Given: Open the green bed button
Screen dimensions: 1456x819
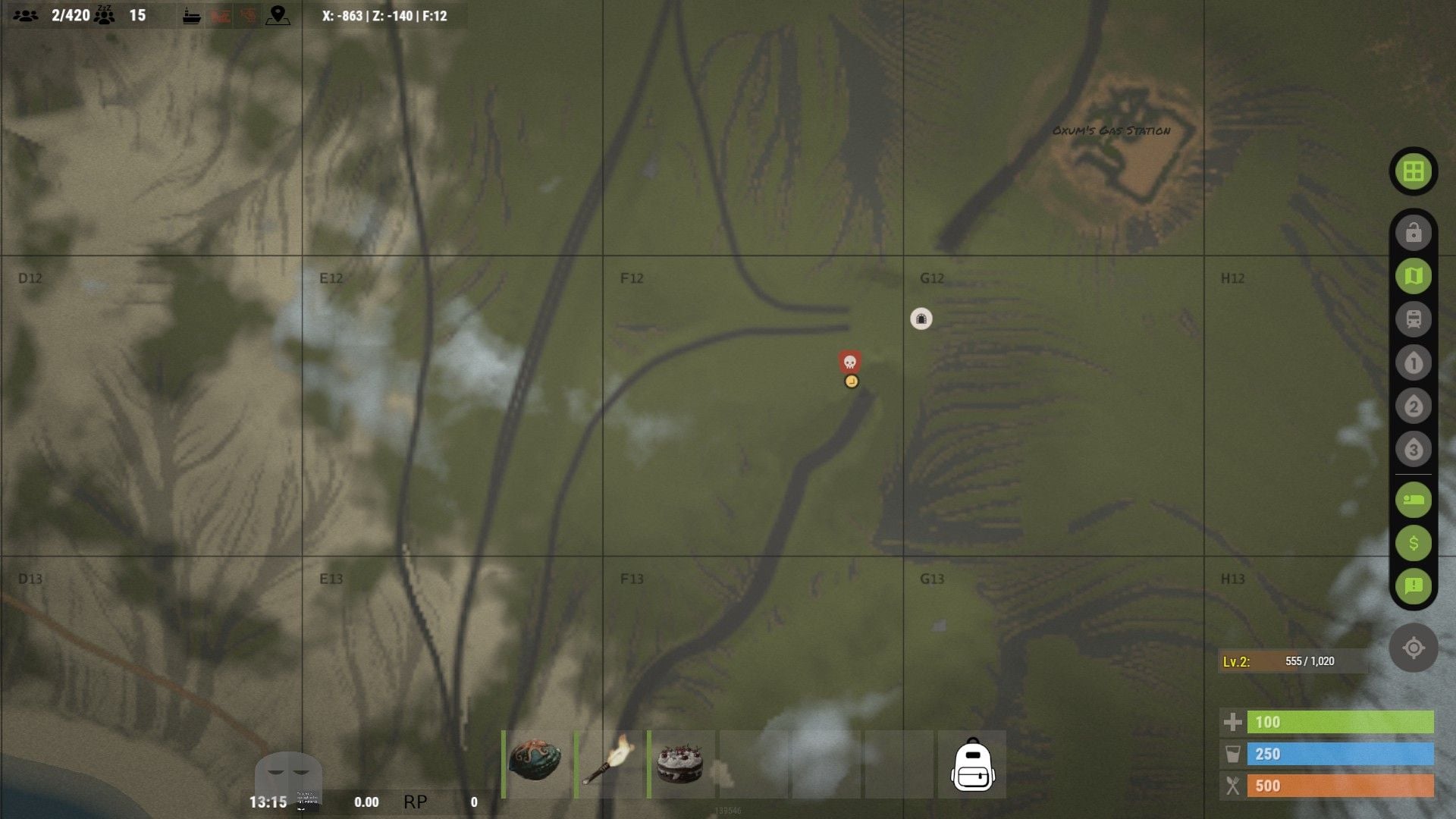Looking at the screenshot, I should click(x=1413, y=500).
